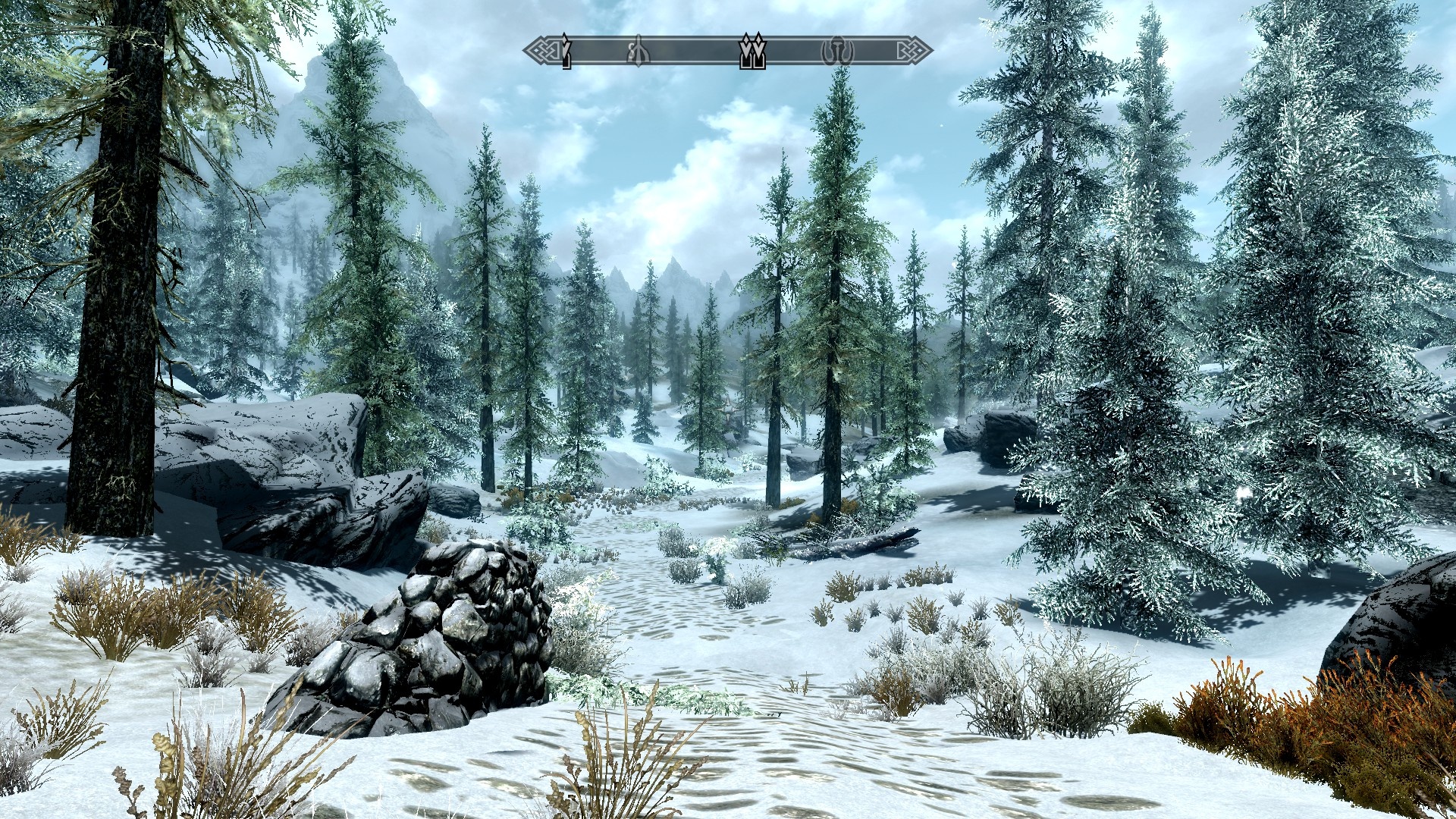The width and height of the screenshot is (1456, 819).
Task: Click the half-clipped single quest arrow marker
Action: 566,51
